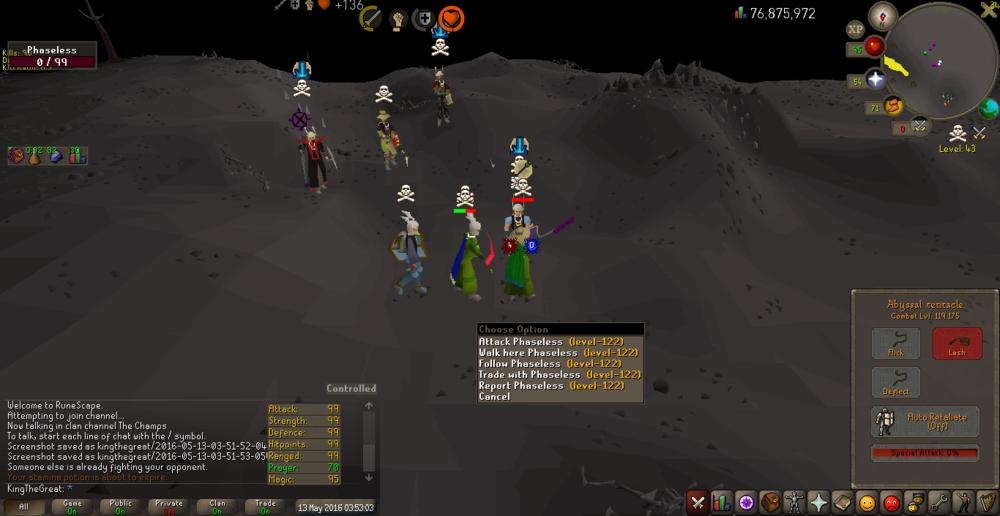The height and width of the screenshot is (516, 1000).
Task: Open the skills stats tab
Action: pos(722,502)
